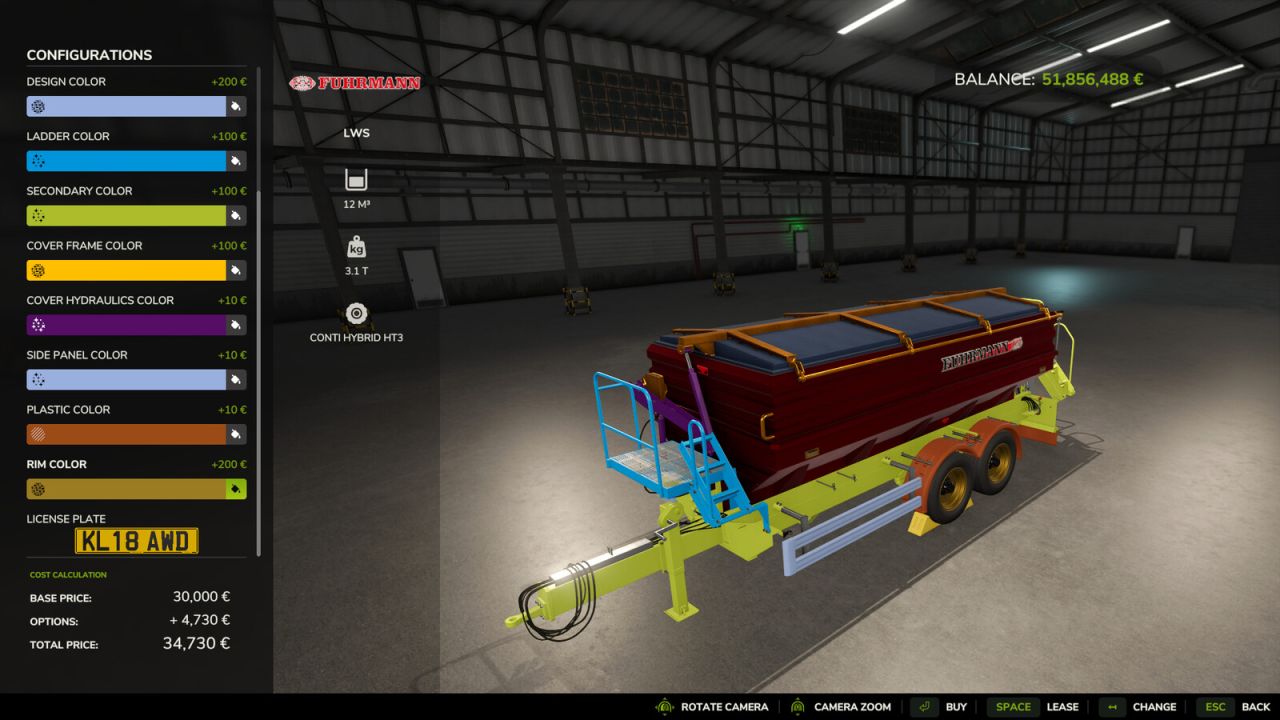The image size is (1280, 720).
Task: Click the Rotate Camera icon
Action: (662, 706)
